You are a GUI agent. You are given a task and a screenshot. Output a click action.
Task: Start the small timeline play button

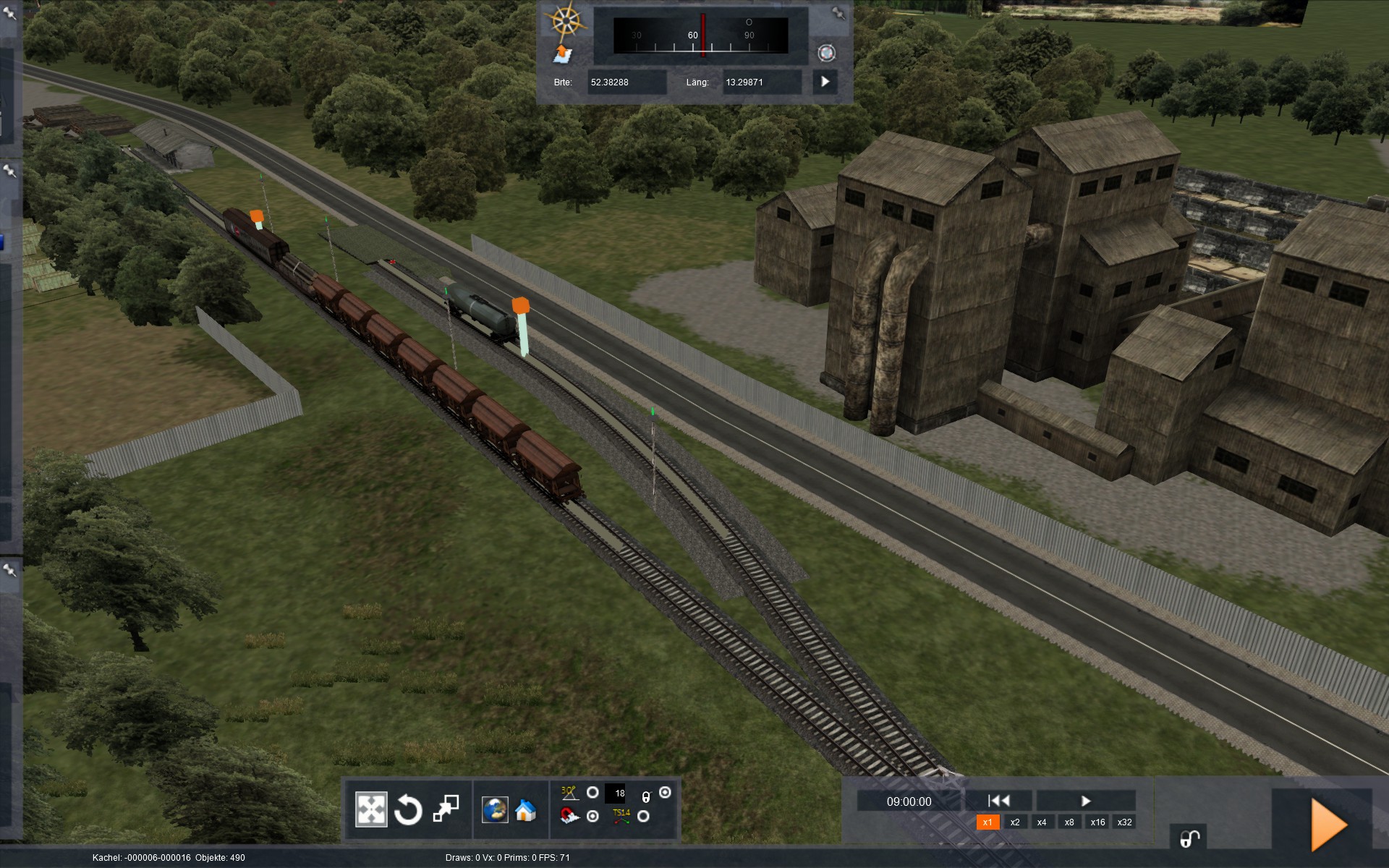click(1085, 801)
